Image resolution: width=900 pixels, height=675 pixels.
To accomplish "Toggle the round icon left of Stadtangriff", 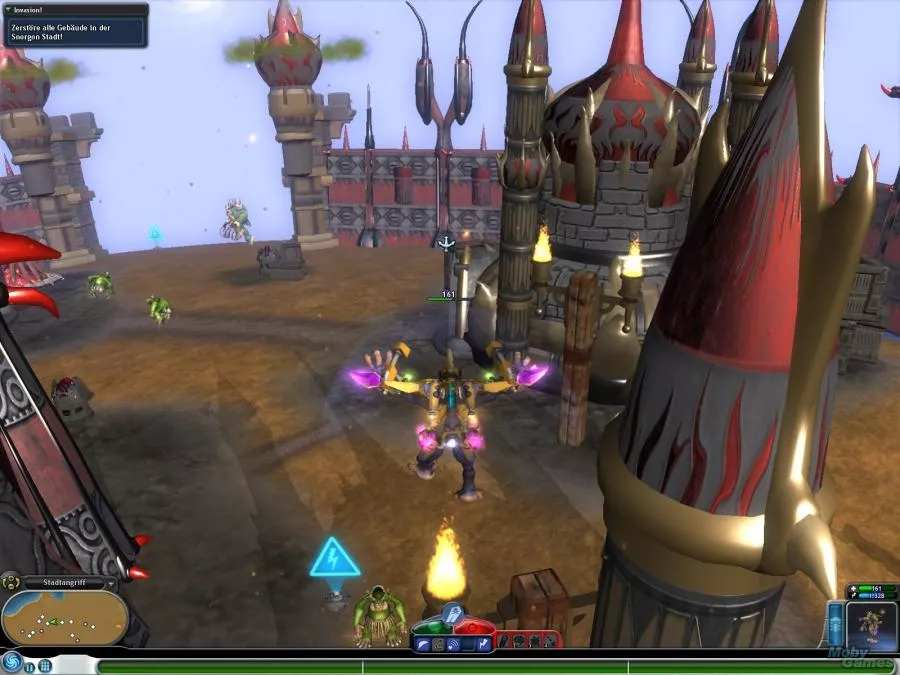I will pyautogui.click(x=12, y=582).
